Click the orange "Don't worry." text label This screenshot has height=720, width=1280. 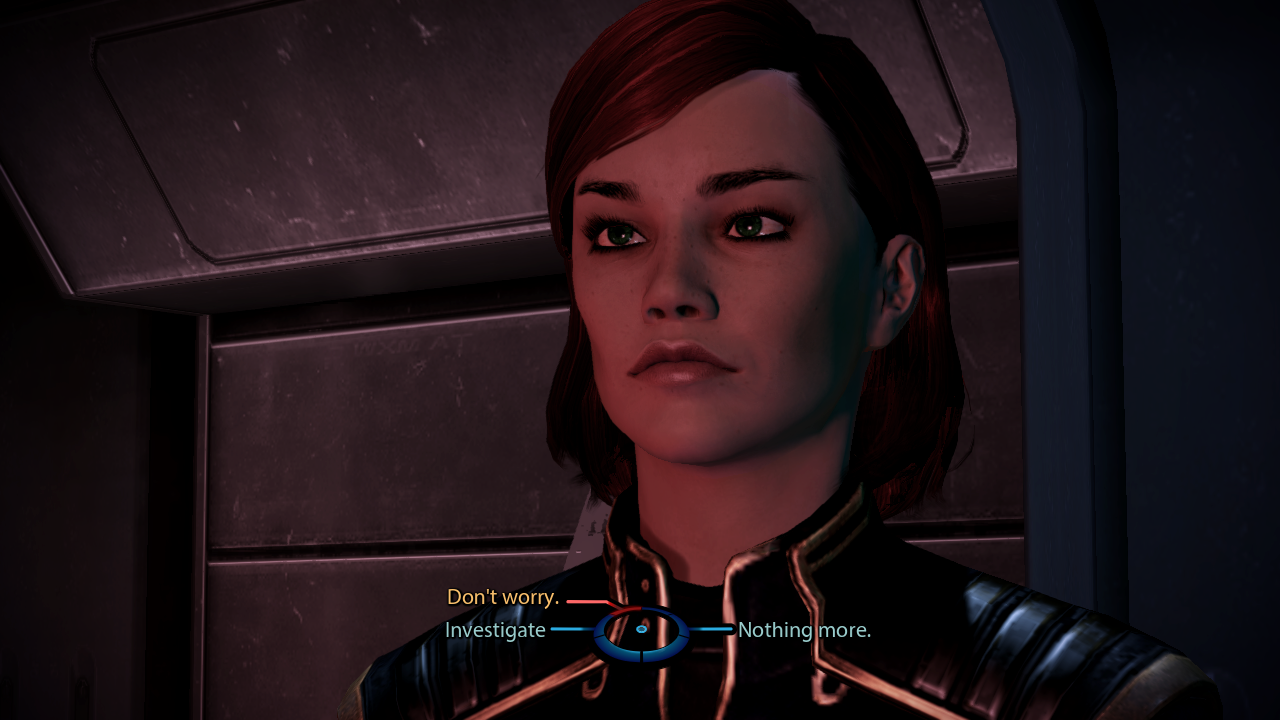pyautogui.click(x=503, y=596)
